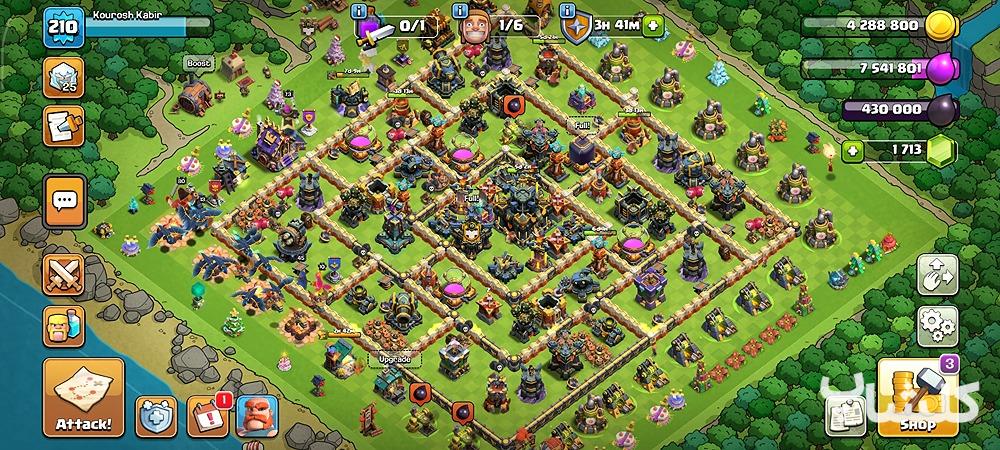Image resolution: width=1000 pixels, height=450 pixels.
Task: Show builder info next to 1/6
Action: pos(461,11)
